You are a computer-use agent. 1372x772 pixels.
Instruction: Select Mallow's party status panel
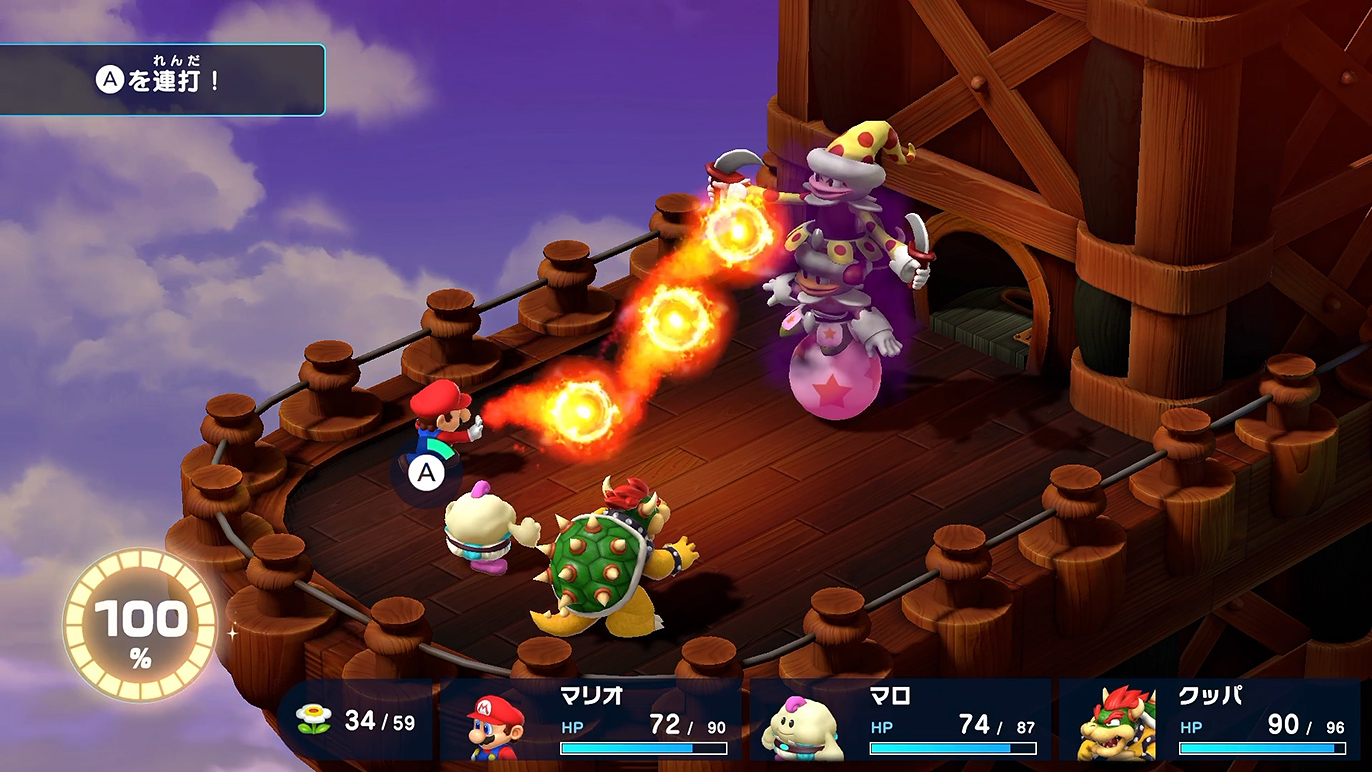(901, 722)
